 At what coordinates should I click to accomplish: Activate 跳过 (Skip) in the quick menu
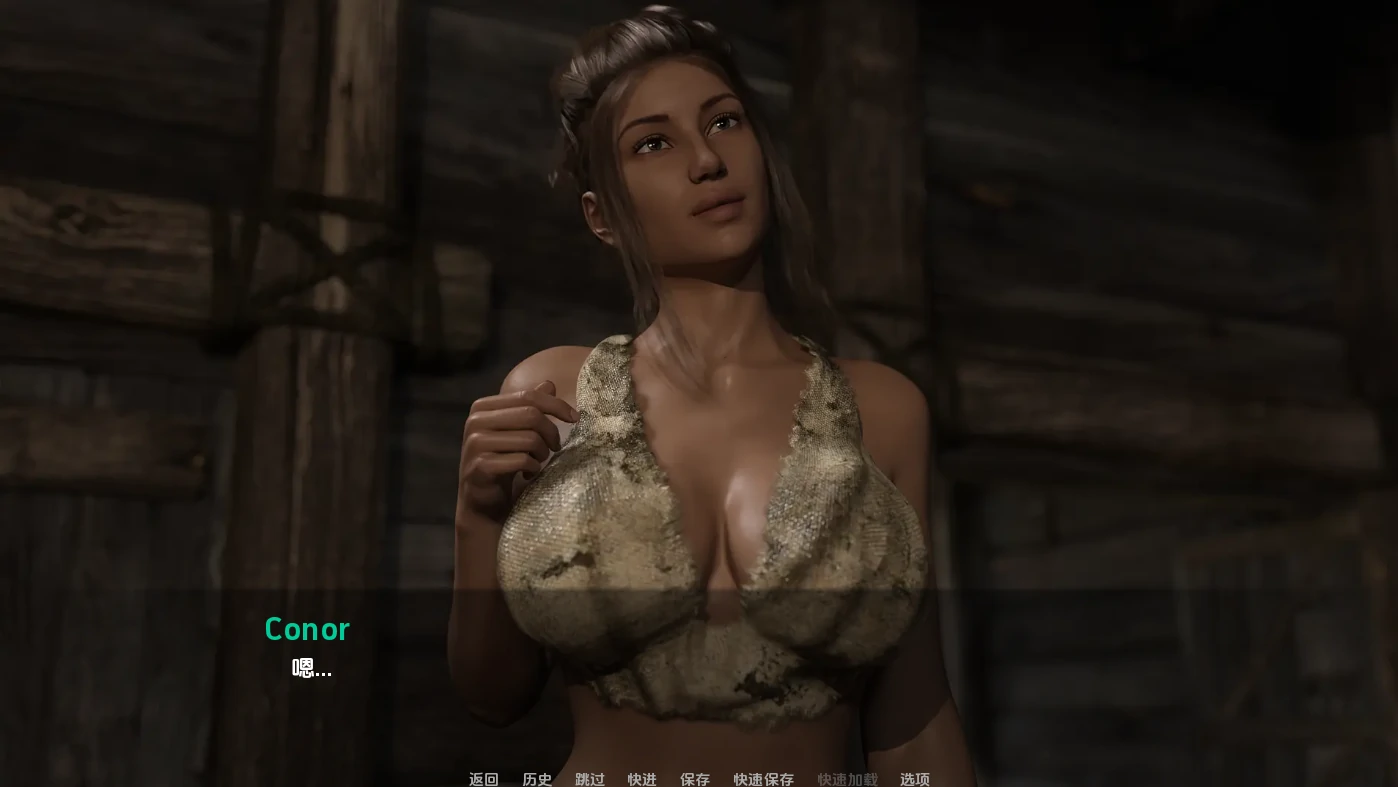[590, 779]
